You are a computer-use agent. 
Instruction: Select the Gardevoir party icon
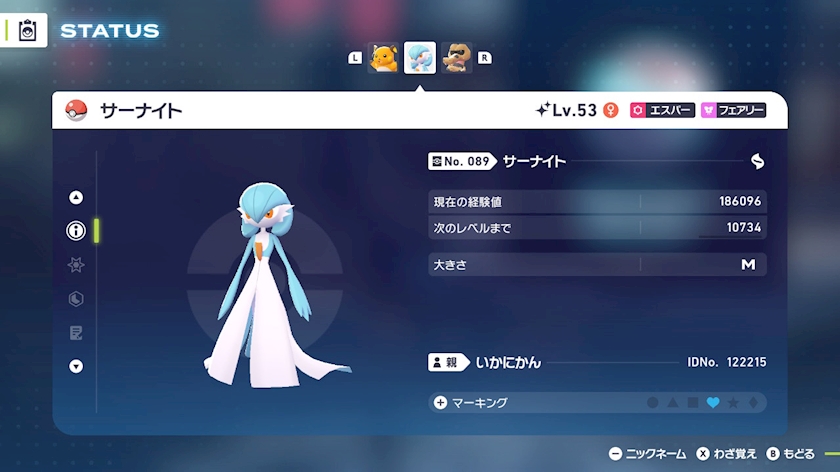(x=420, y=58)
